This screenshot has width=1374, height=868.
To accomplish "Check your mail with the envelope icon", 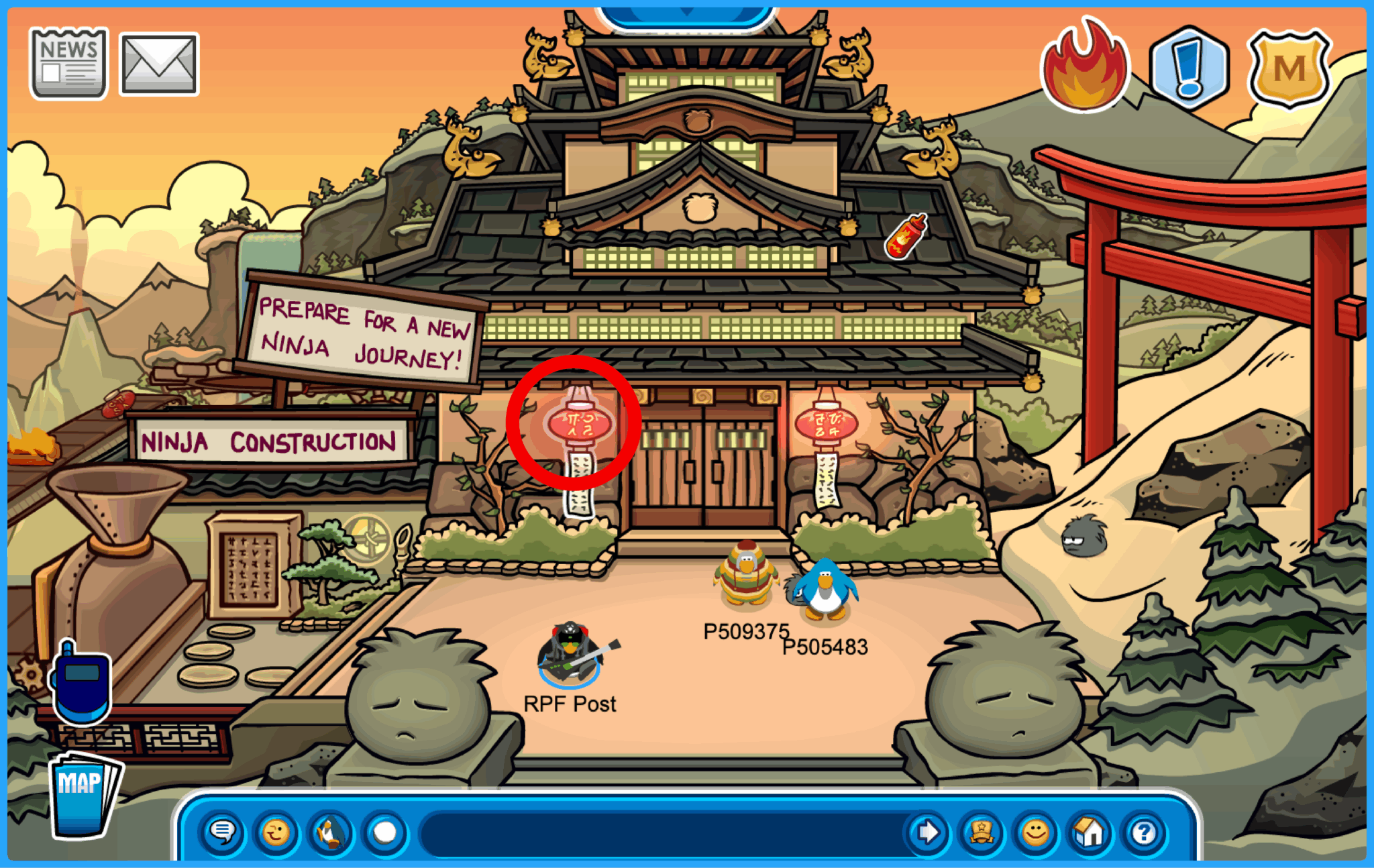I will 159,64.
